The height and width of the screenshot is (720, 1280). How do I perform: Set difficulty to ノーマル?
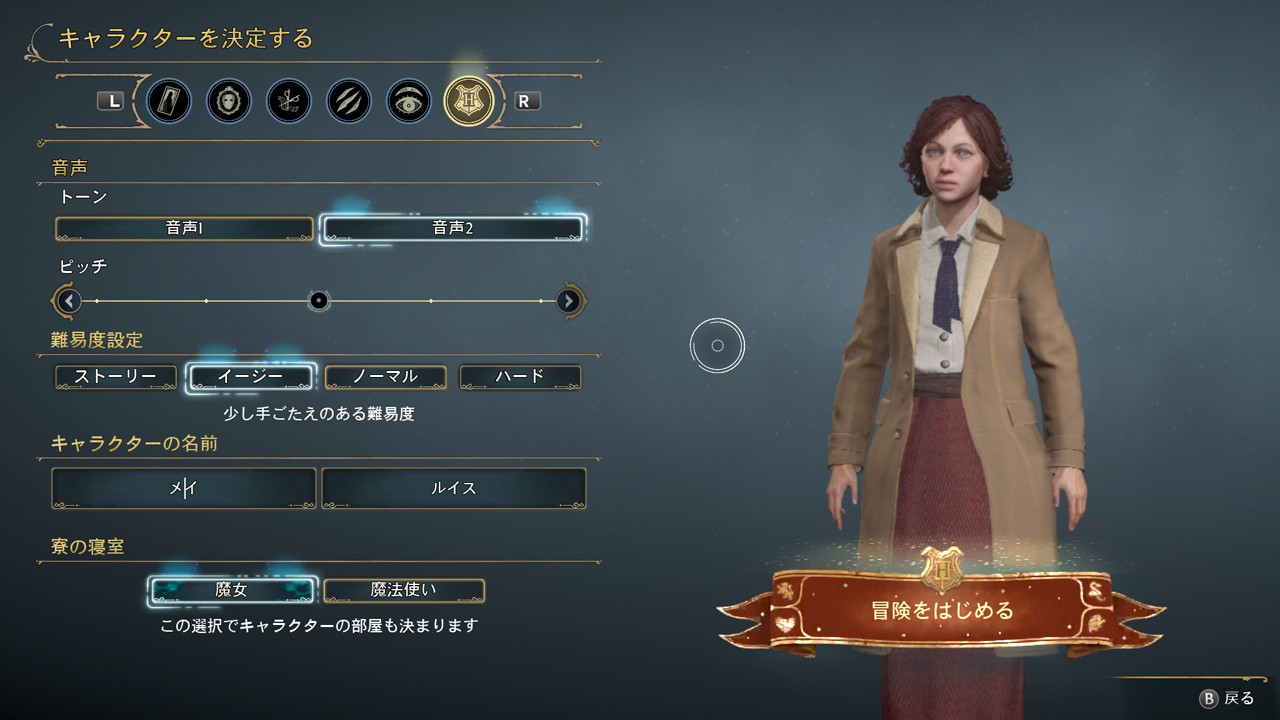coord(385,377)
